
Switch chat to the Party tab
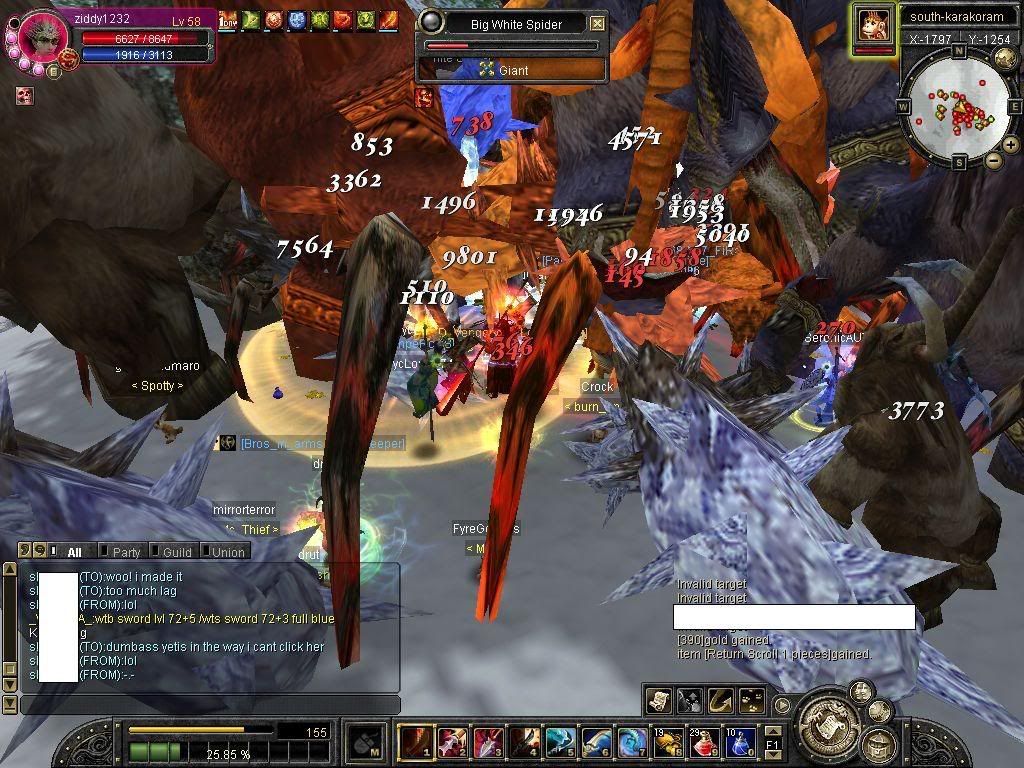[x=126, y=552]
